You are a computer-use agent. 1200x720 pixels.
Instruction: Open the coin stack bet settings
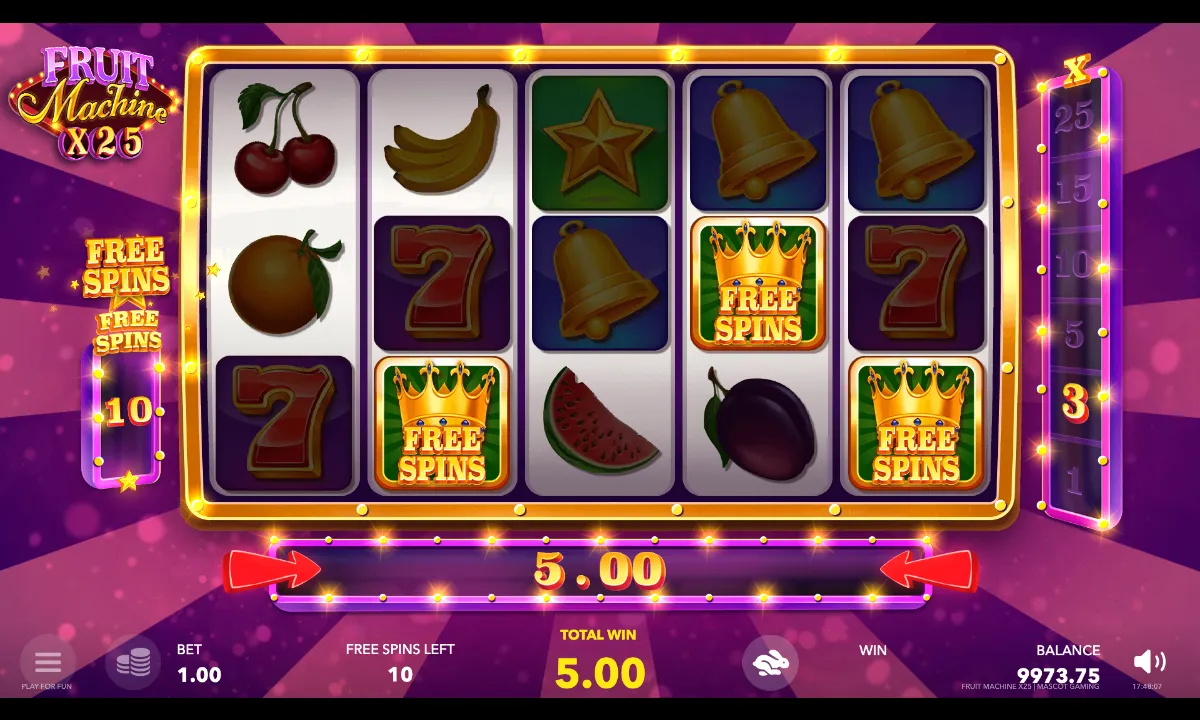[x=133, y=663]
